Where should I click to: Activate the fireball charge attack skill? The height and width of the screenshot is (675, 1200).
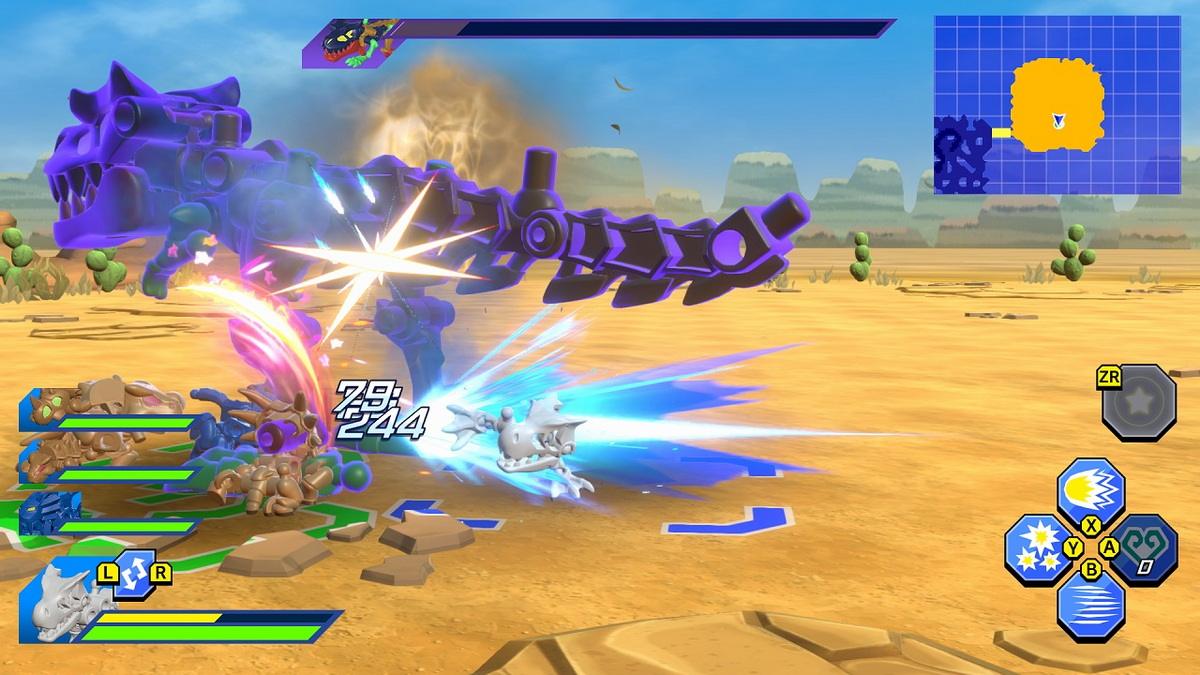click(x=1090, y=491)
